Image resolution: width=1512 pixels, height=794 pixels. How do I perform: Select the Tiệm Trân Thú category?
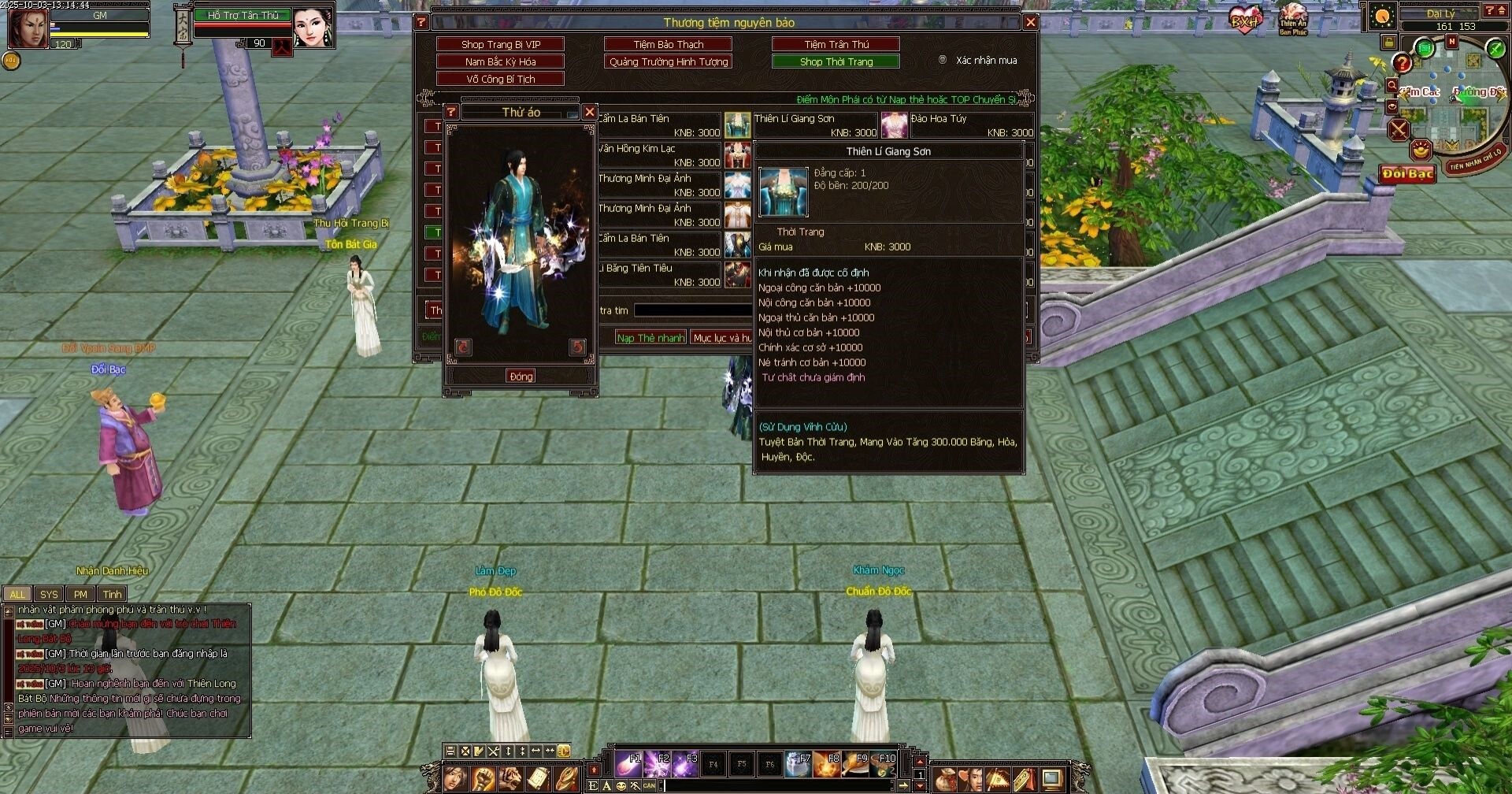(836, 44)
